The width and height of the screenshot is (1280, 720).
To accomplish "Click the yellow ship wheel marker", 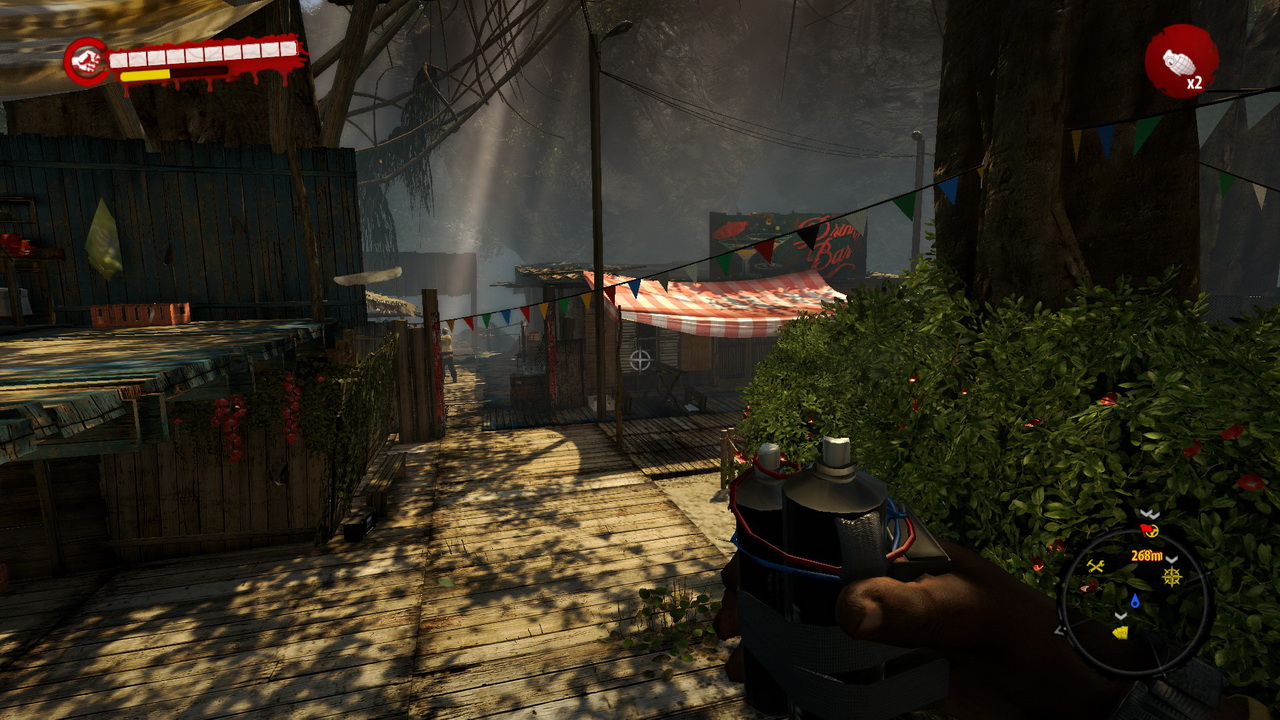I will coord(1171,577).
